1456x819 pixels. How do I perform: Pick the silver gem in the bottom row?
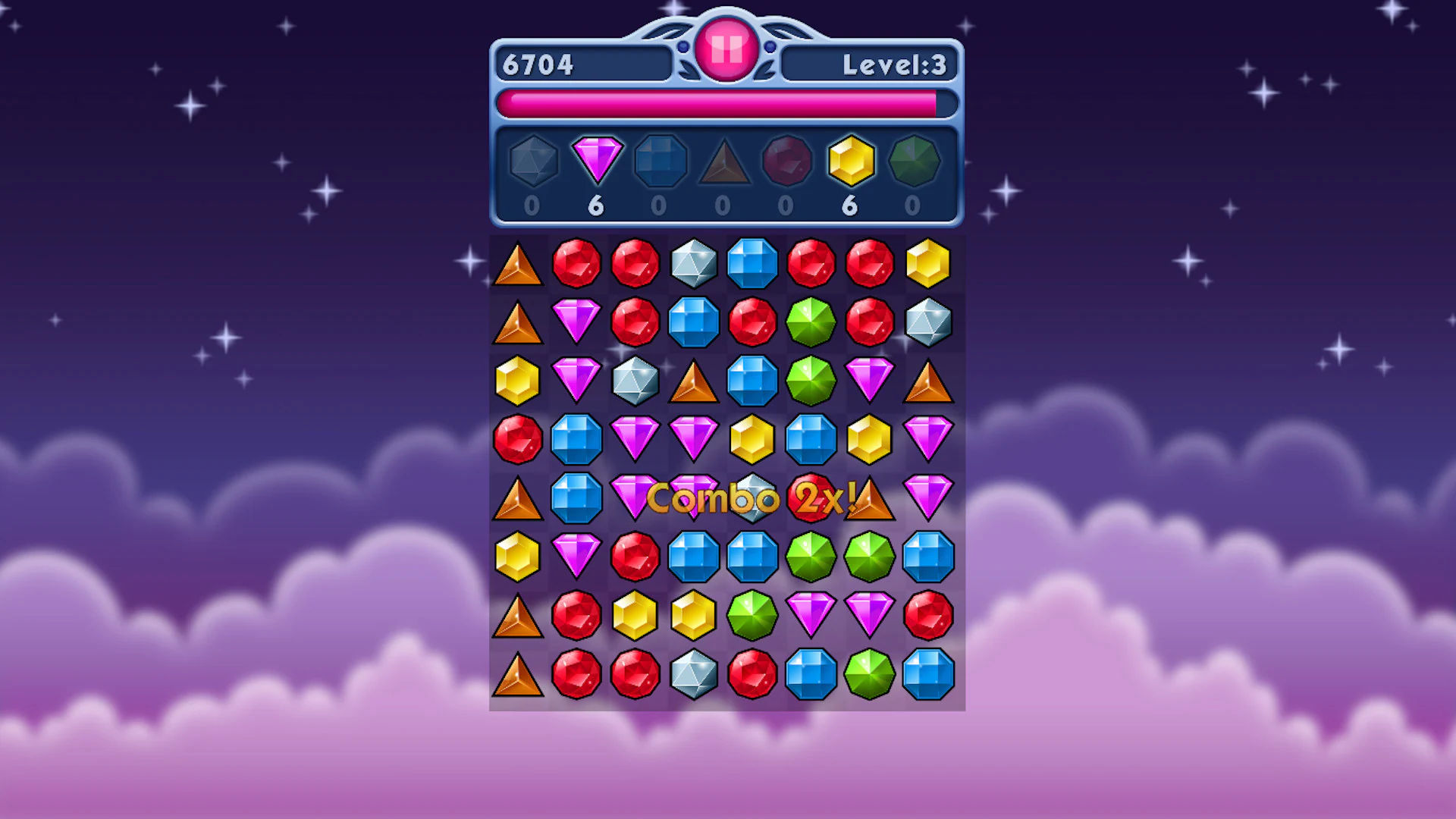[x=694, y=675]
